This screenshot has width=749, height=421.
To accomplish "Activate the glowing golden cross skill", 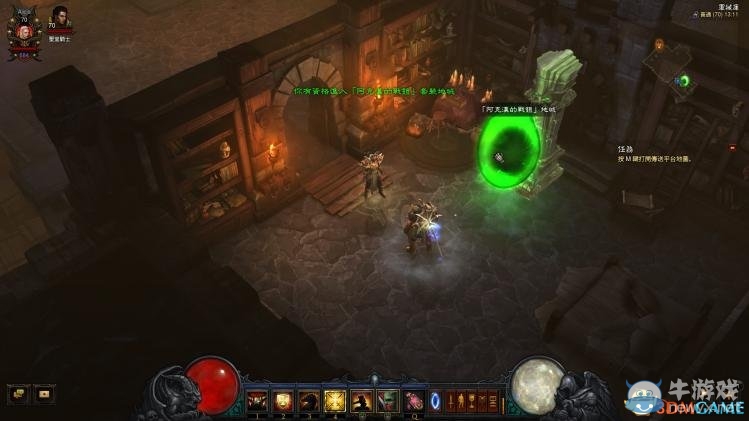I will click(x=335, y=401).
